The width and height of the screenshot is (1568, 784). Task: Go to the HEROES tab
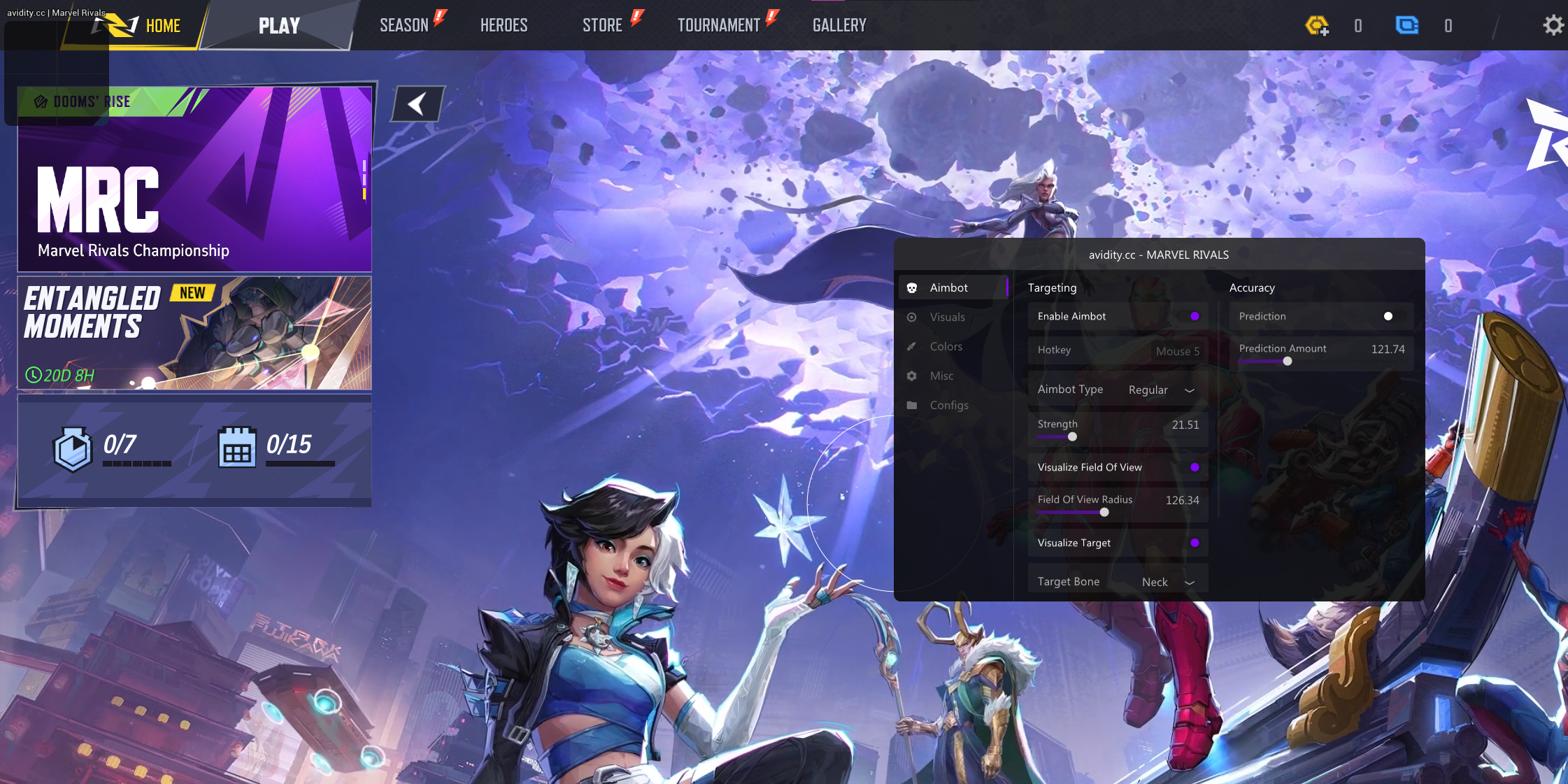point(504,26)
